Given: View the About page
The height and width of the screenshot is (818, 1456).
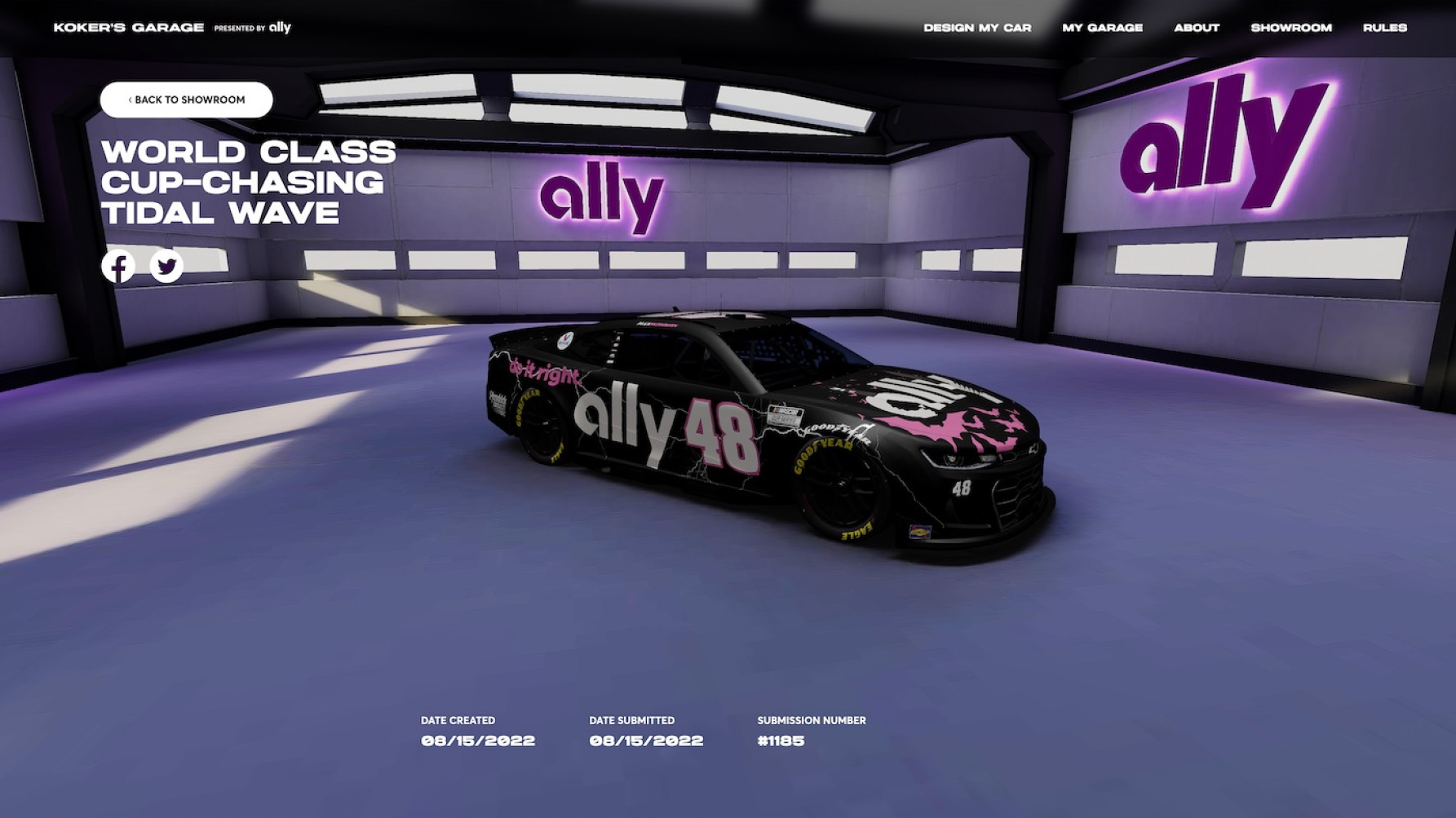Looking at the screenshot, I should click(x=1197, y=28).
